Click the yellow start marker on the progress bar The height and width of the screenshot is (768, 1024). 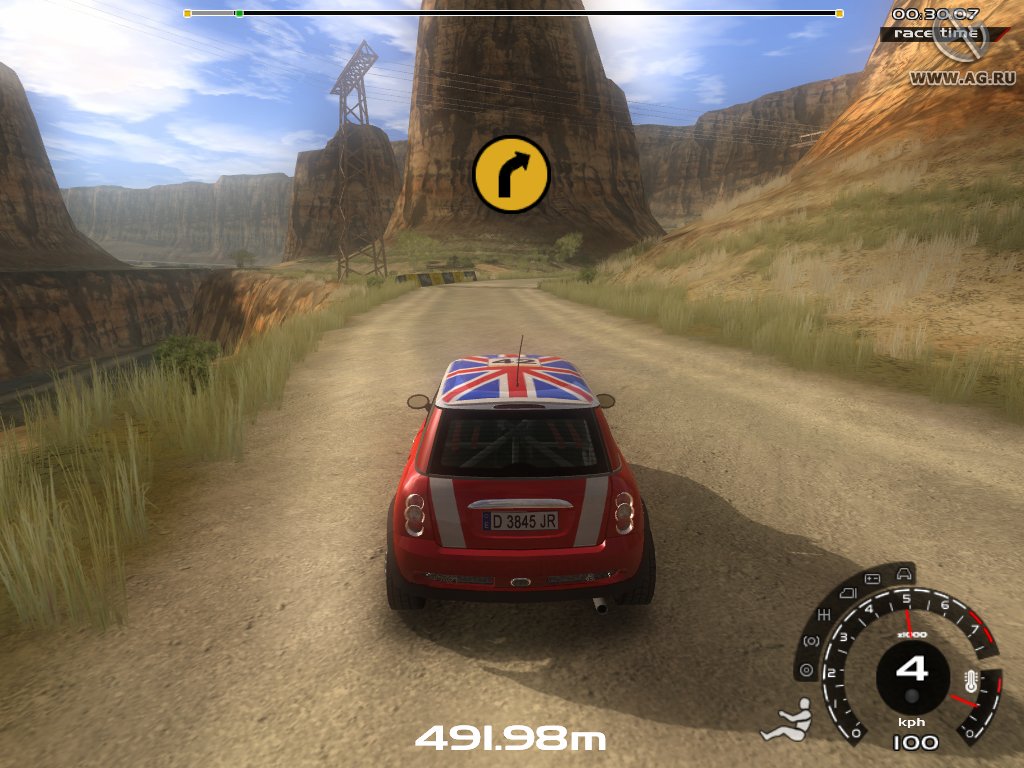point(187,13)
